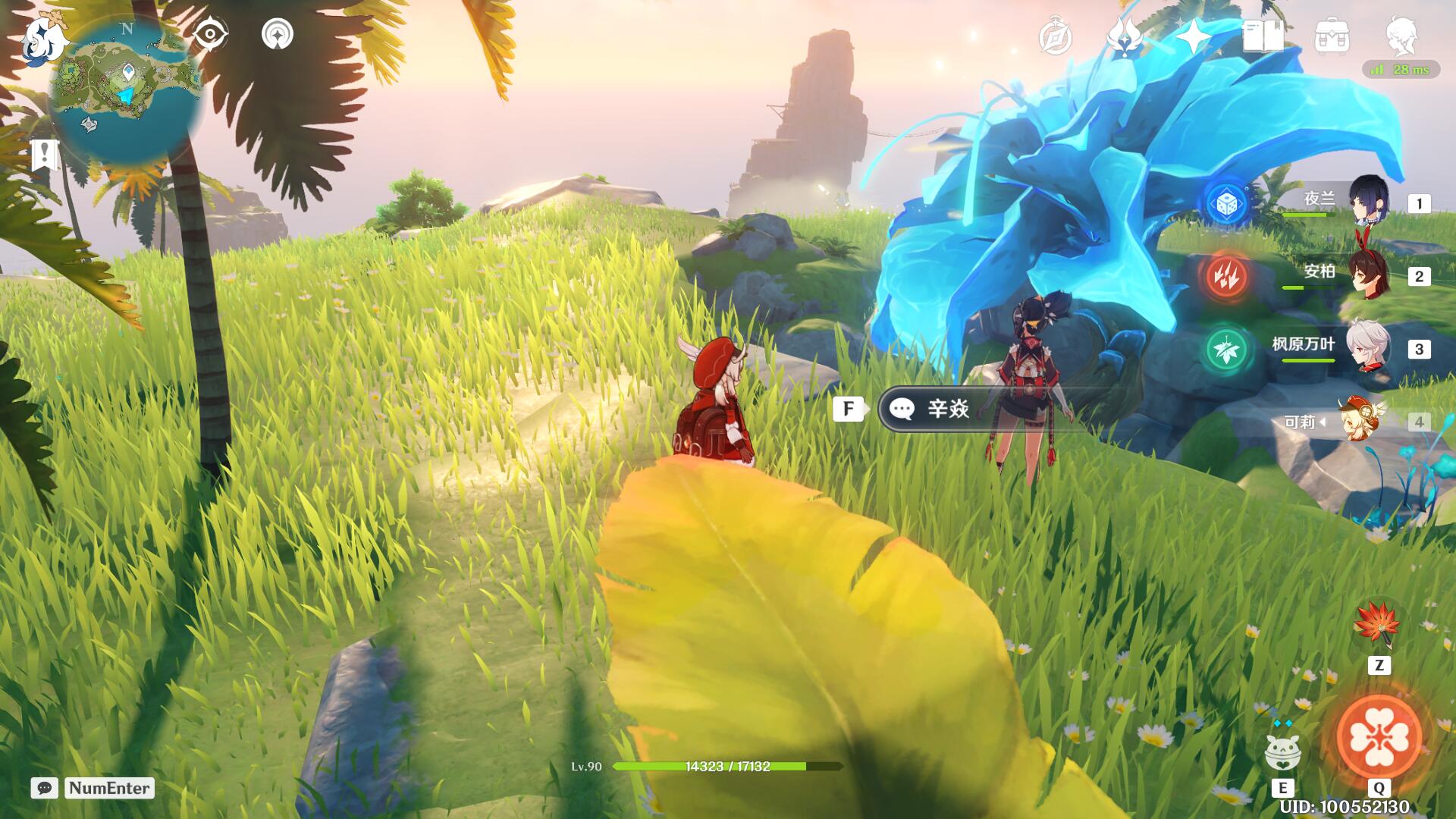This screenshot has width=1456, height=819.
Task: Use the red maple leaf gadget
Action: 1378,624
